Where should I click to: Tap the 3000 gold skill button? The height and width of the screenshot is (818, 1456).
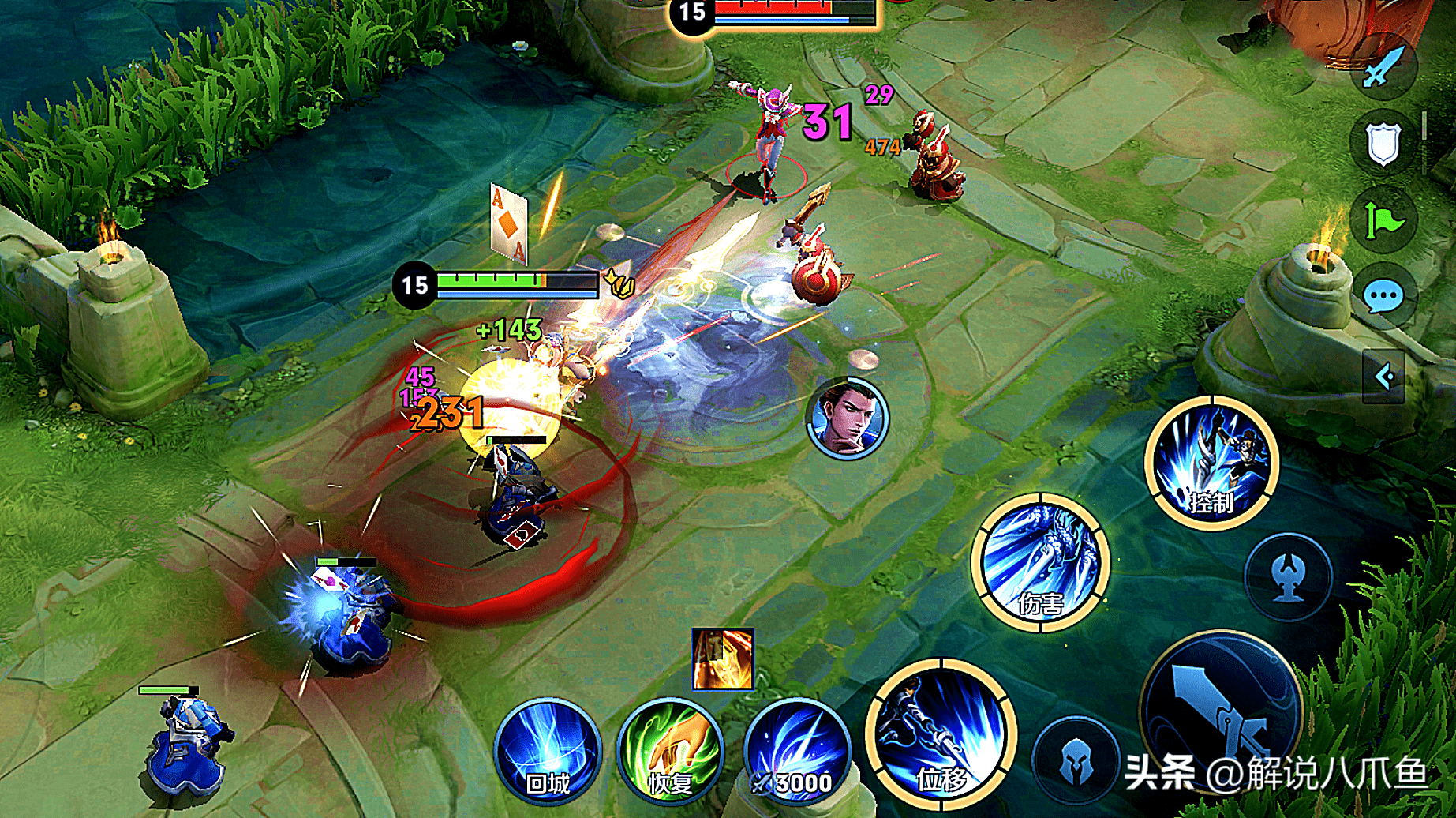click(x=797, y=751)
